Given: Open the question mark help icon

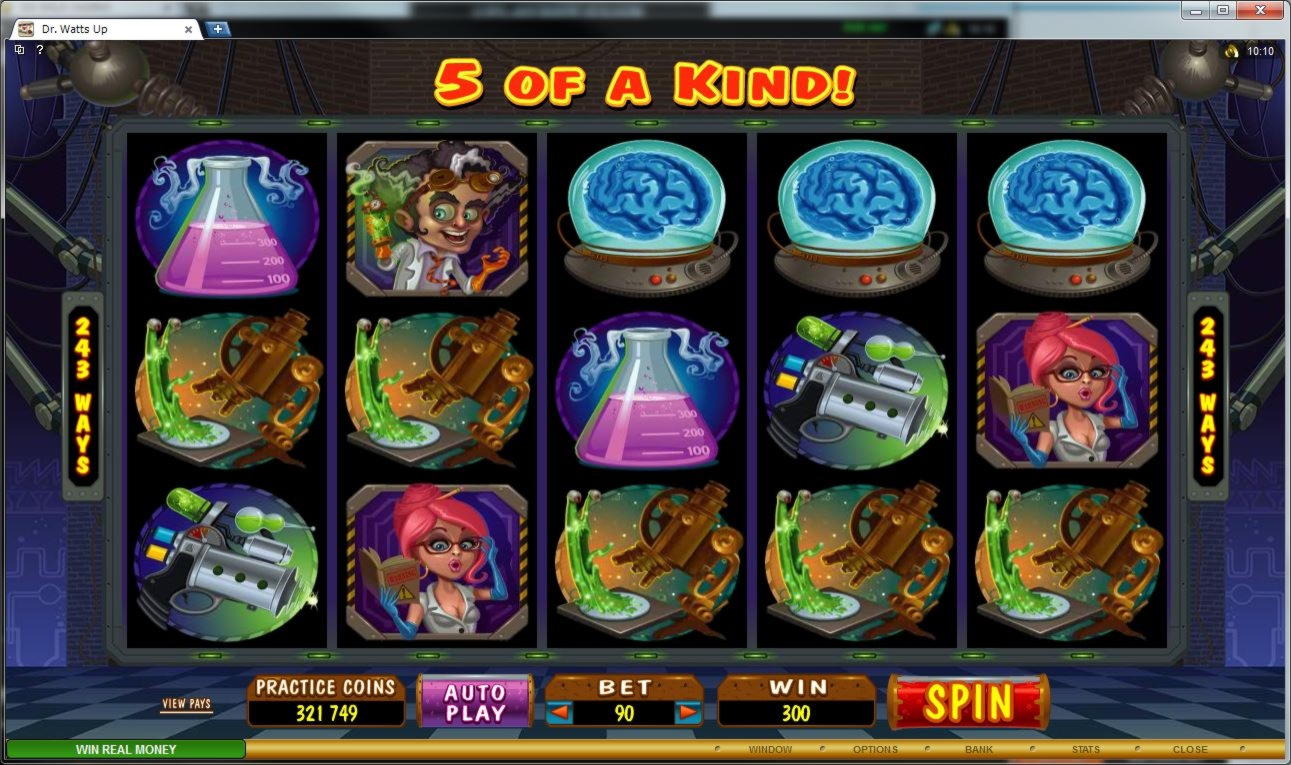Looking at the screenshot, I should [40, 50].
